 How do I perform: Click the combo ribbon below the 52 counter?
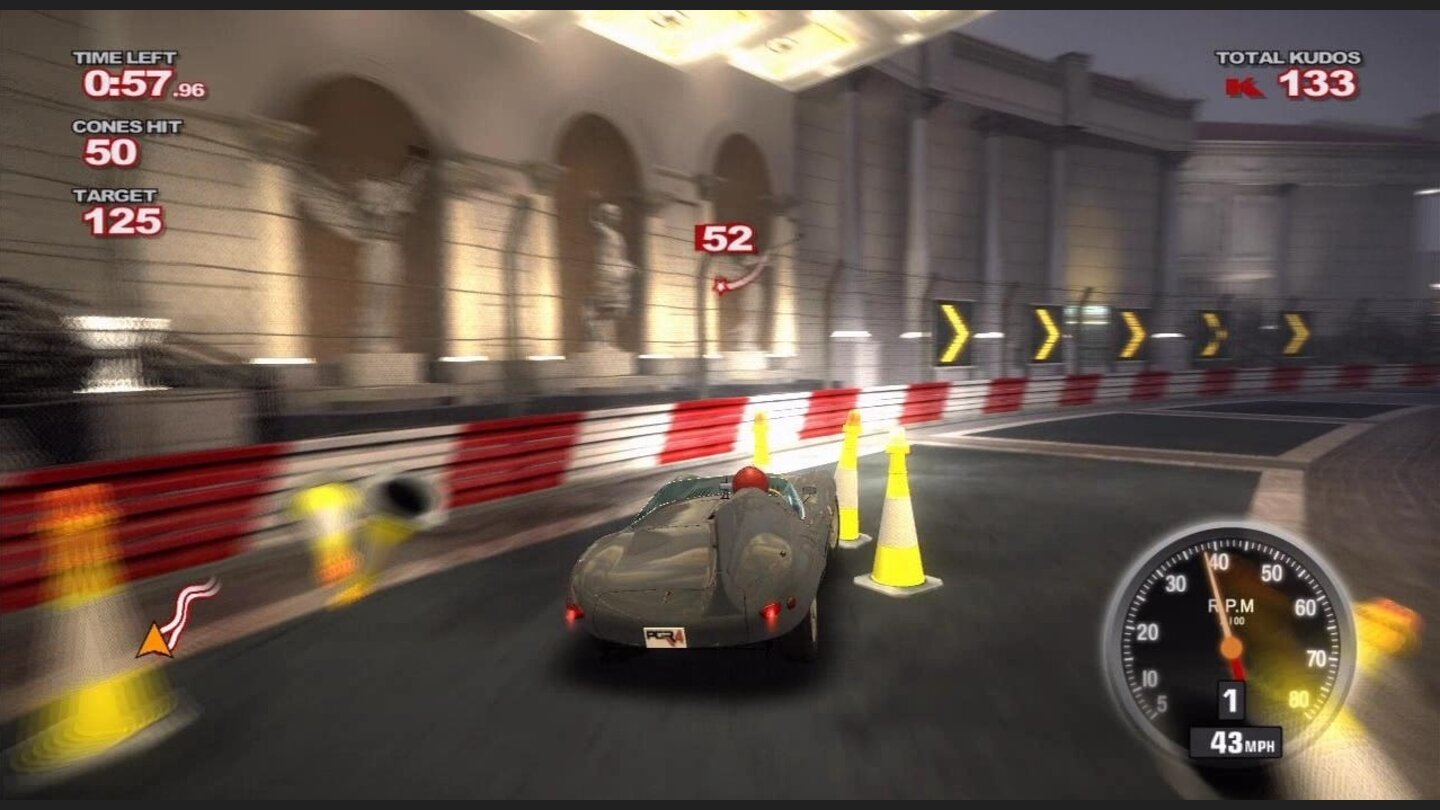(x=735, y=278)
